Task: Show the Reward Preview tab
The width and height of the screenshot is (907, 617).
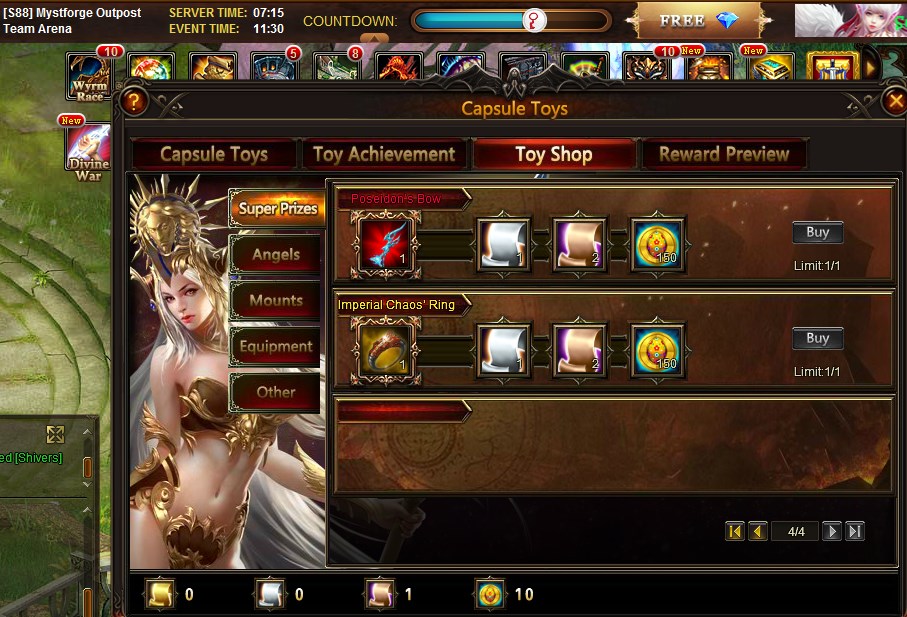Action: tap(724, 154)
